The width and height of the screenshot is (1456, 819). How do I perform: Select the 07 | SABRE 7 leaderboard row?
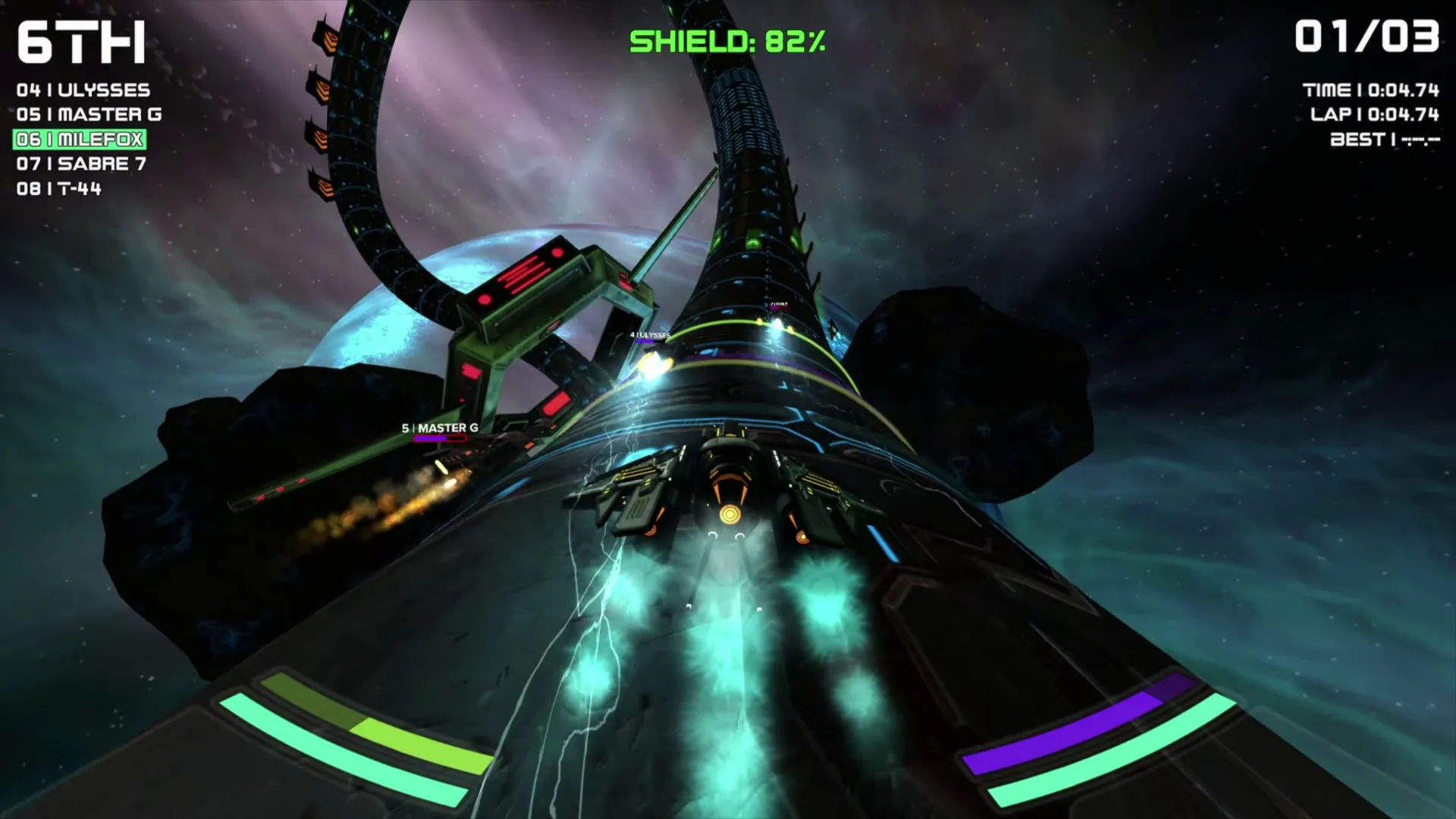pyautogui.click(x=82, y=165)
